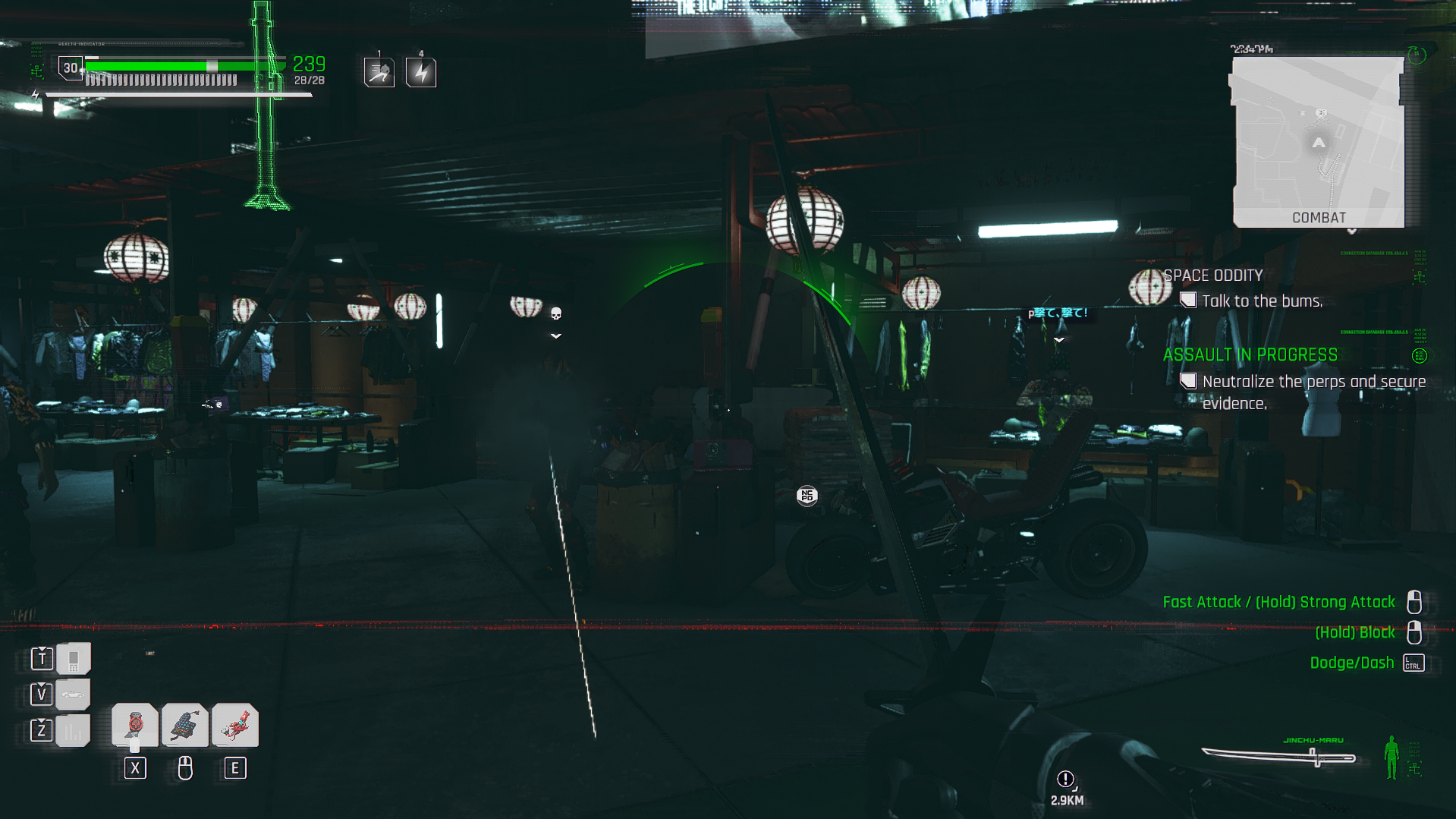Click the NCPD marker icon
This screenshot has height=819, width=1456.
(x=807, y=496)
